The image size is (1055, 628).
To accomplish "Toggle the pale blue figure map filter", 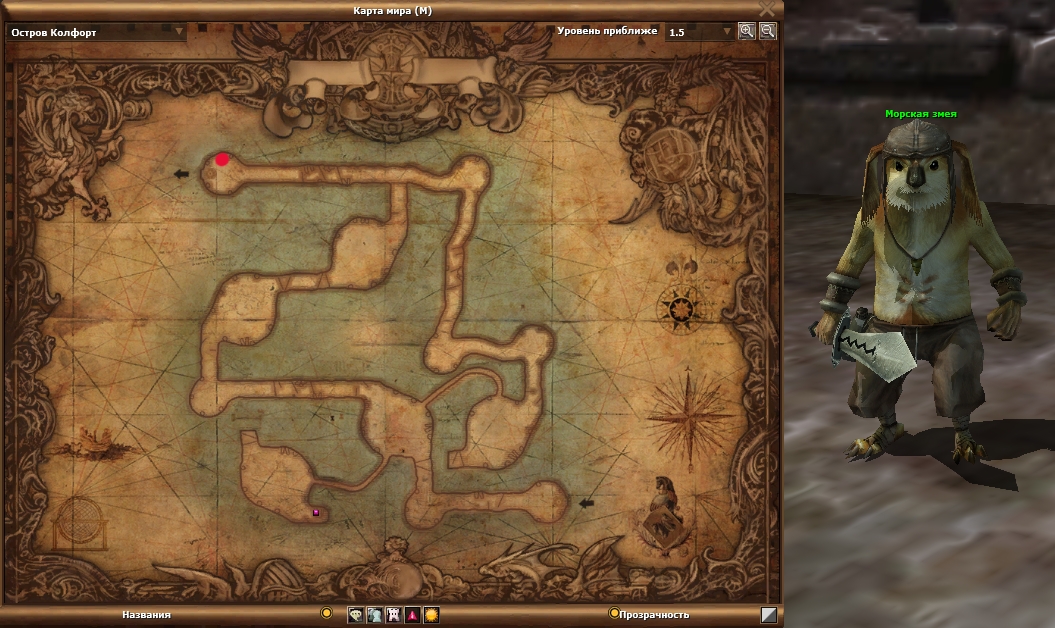I will [x=374, y=615].
